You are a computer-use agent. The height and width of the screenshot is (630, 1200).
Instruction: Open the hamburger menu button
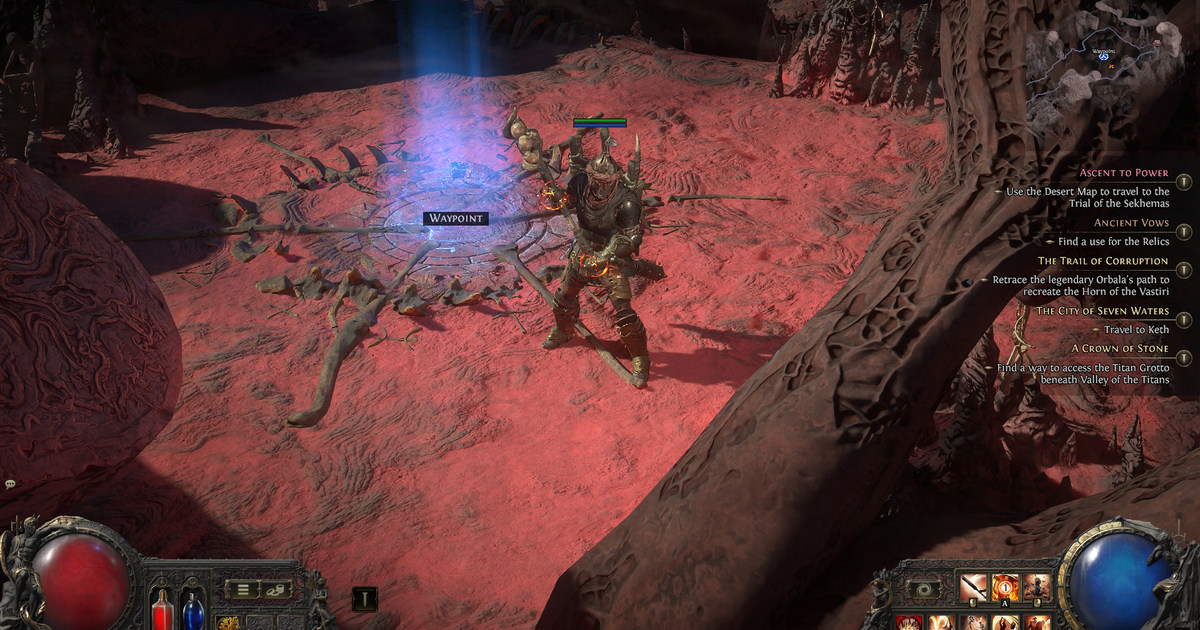tap(242, 589)
